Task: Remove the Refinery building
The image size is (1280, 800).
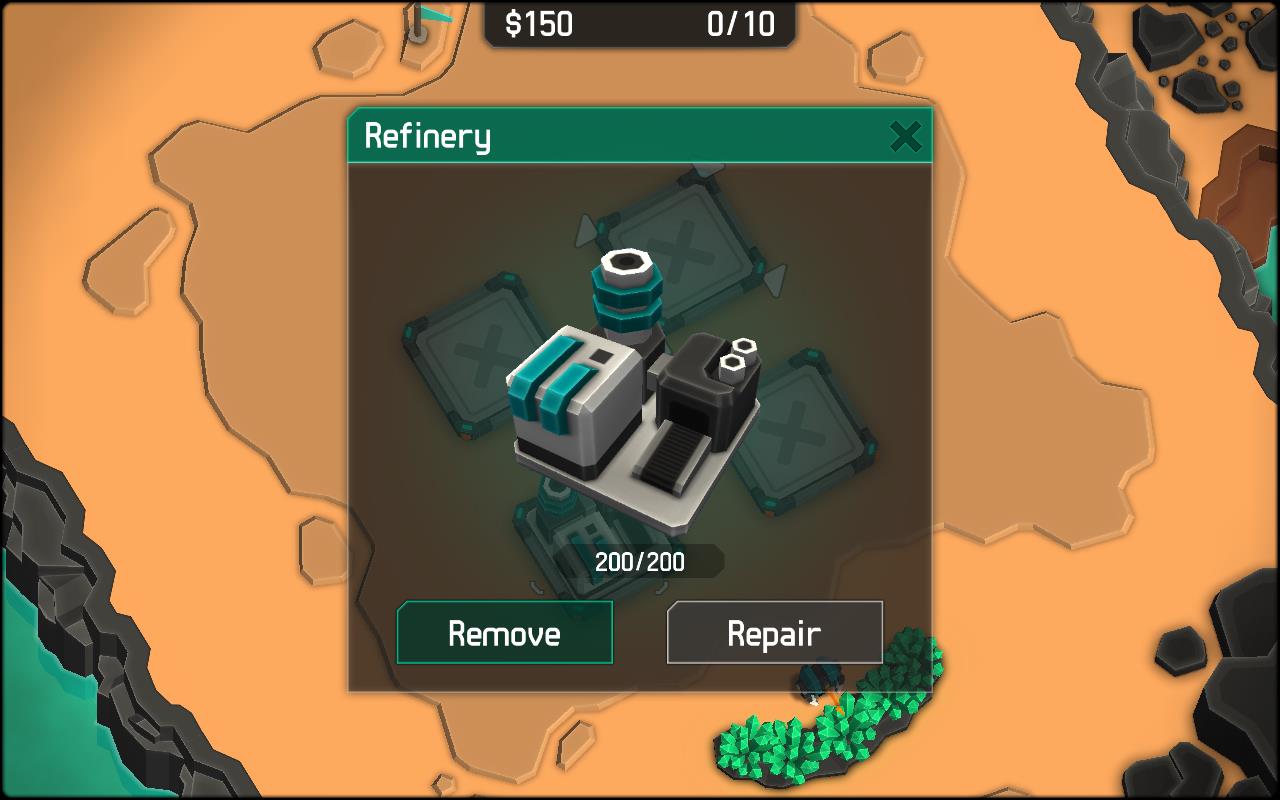Action: pos(504,633)
